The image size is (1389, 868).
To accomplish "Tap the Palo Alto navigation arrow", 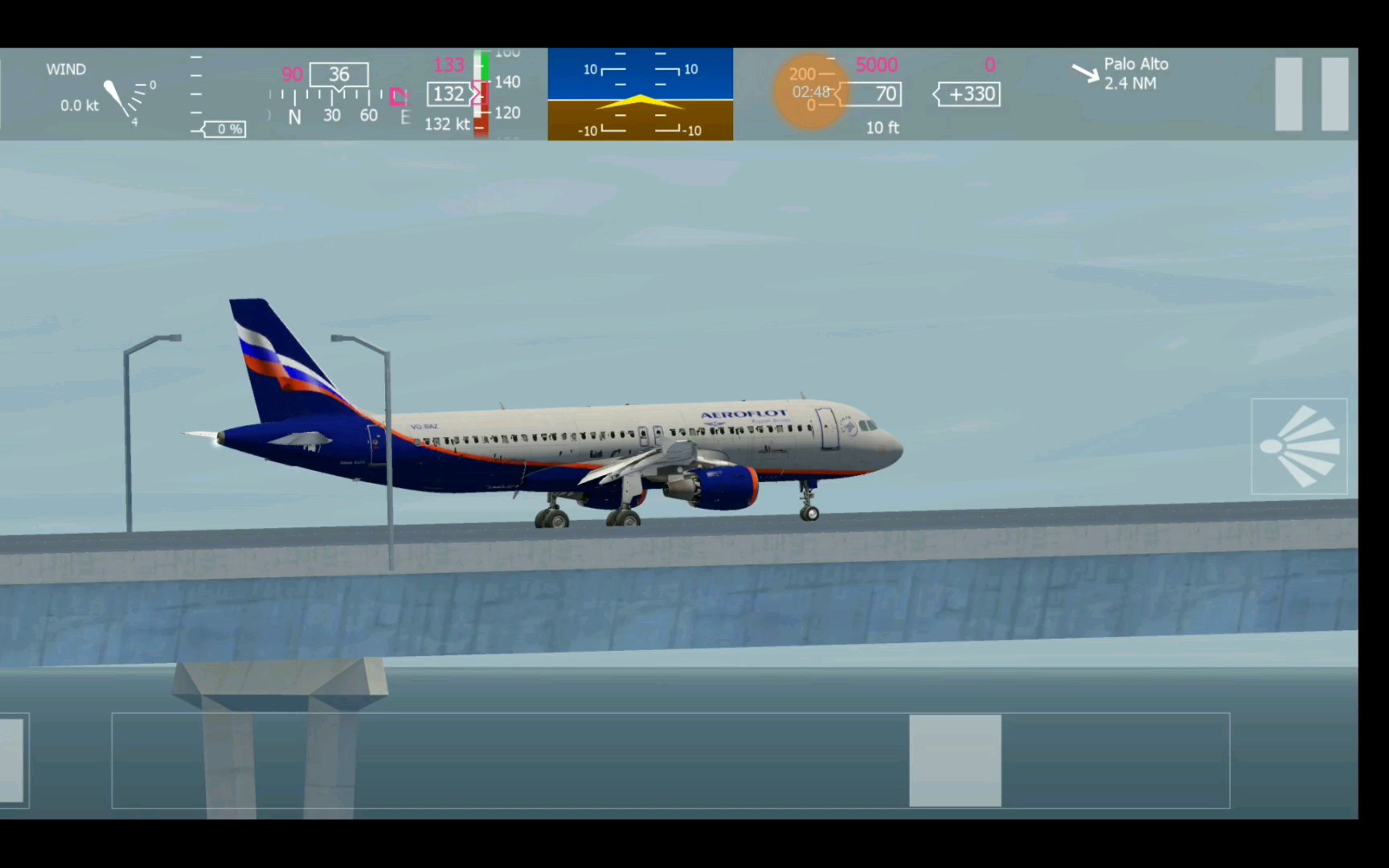I will (x=1087, y=72).
